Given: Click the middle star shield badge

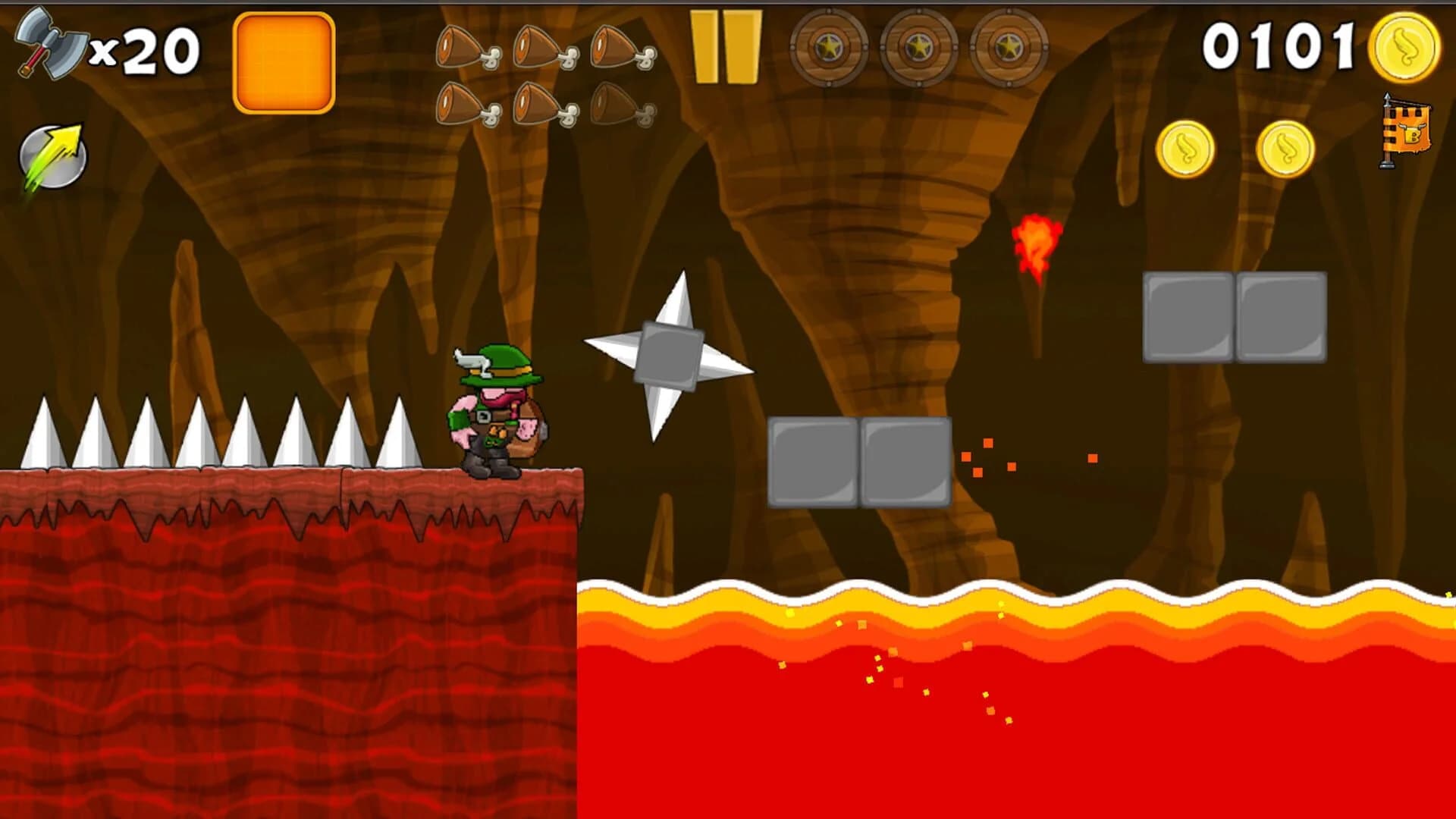Looking at the screenshot, I should (920, 47).
